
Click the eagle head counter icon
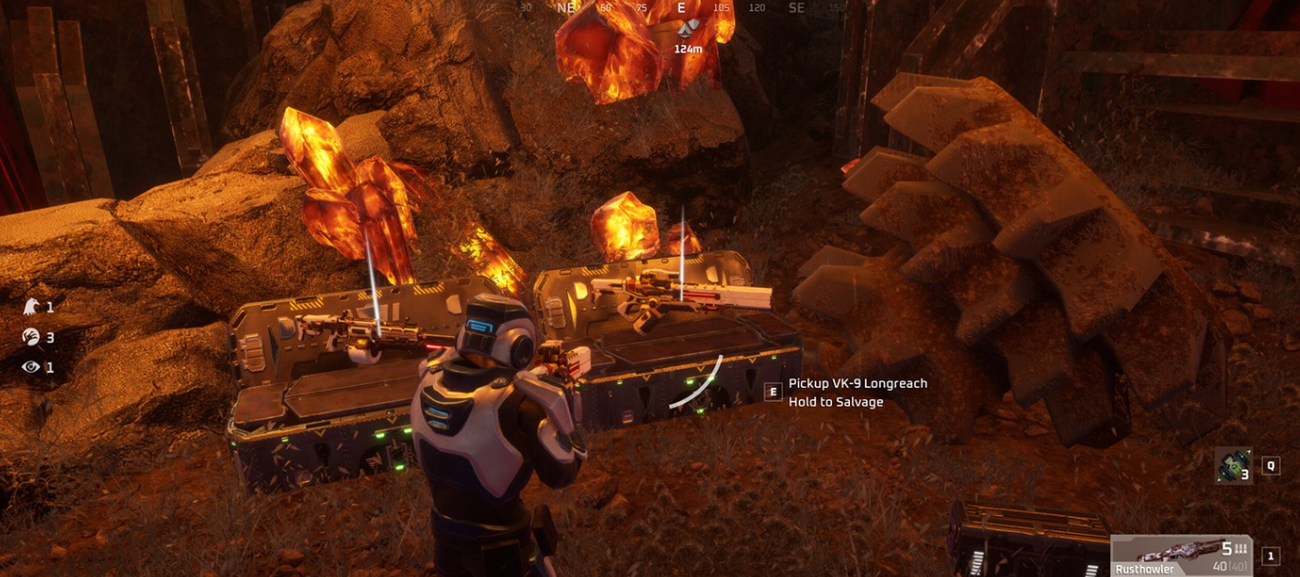point(31,307)
